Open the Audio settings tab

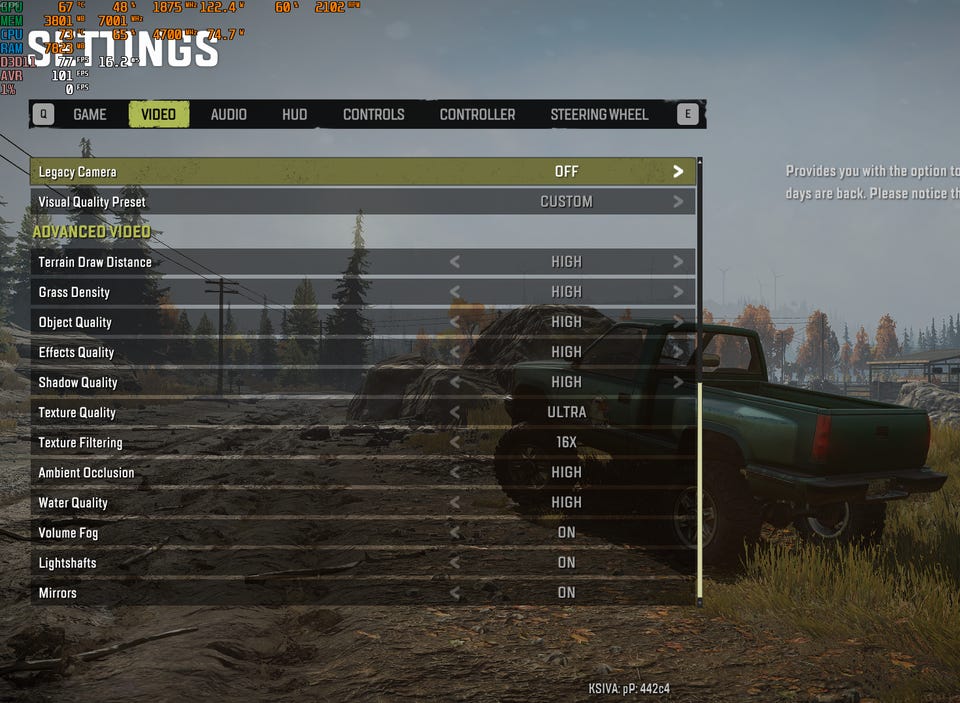228,114
